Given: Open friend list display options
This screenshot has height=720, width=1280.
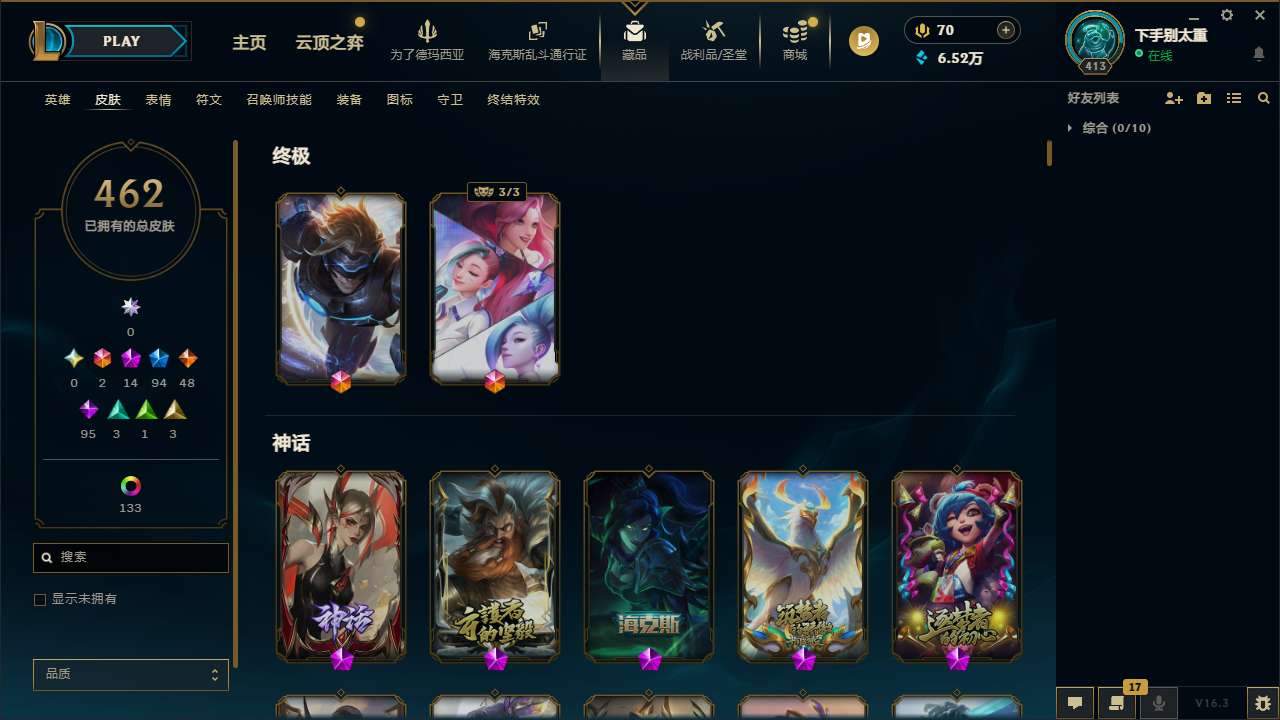Looking at the screenshot, I should pyautogui.click(x=1234, y=98).
